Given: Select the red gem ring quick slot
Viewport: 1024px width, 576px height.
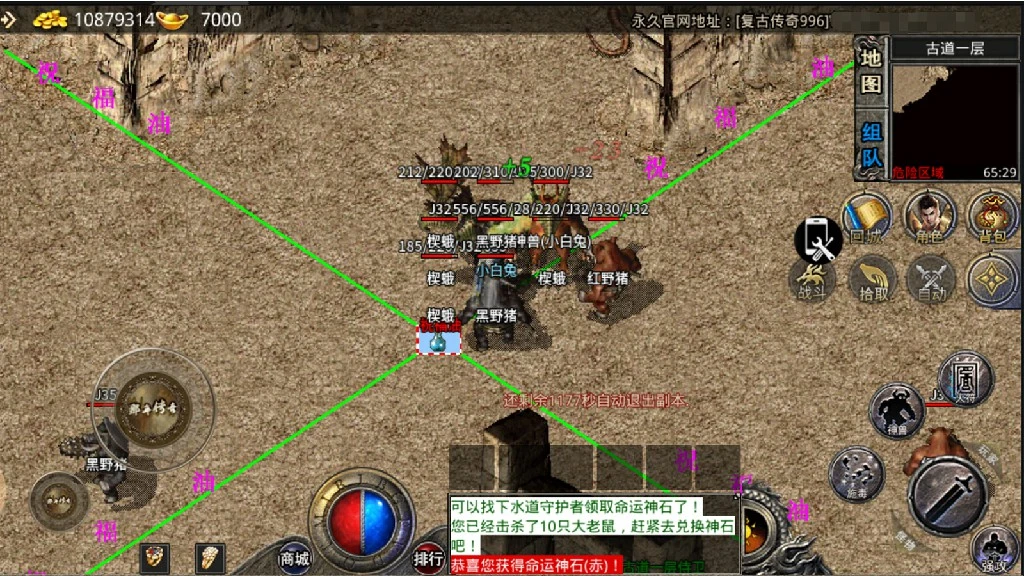Looking at the screenshot, I should point(153,557).
